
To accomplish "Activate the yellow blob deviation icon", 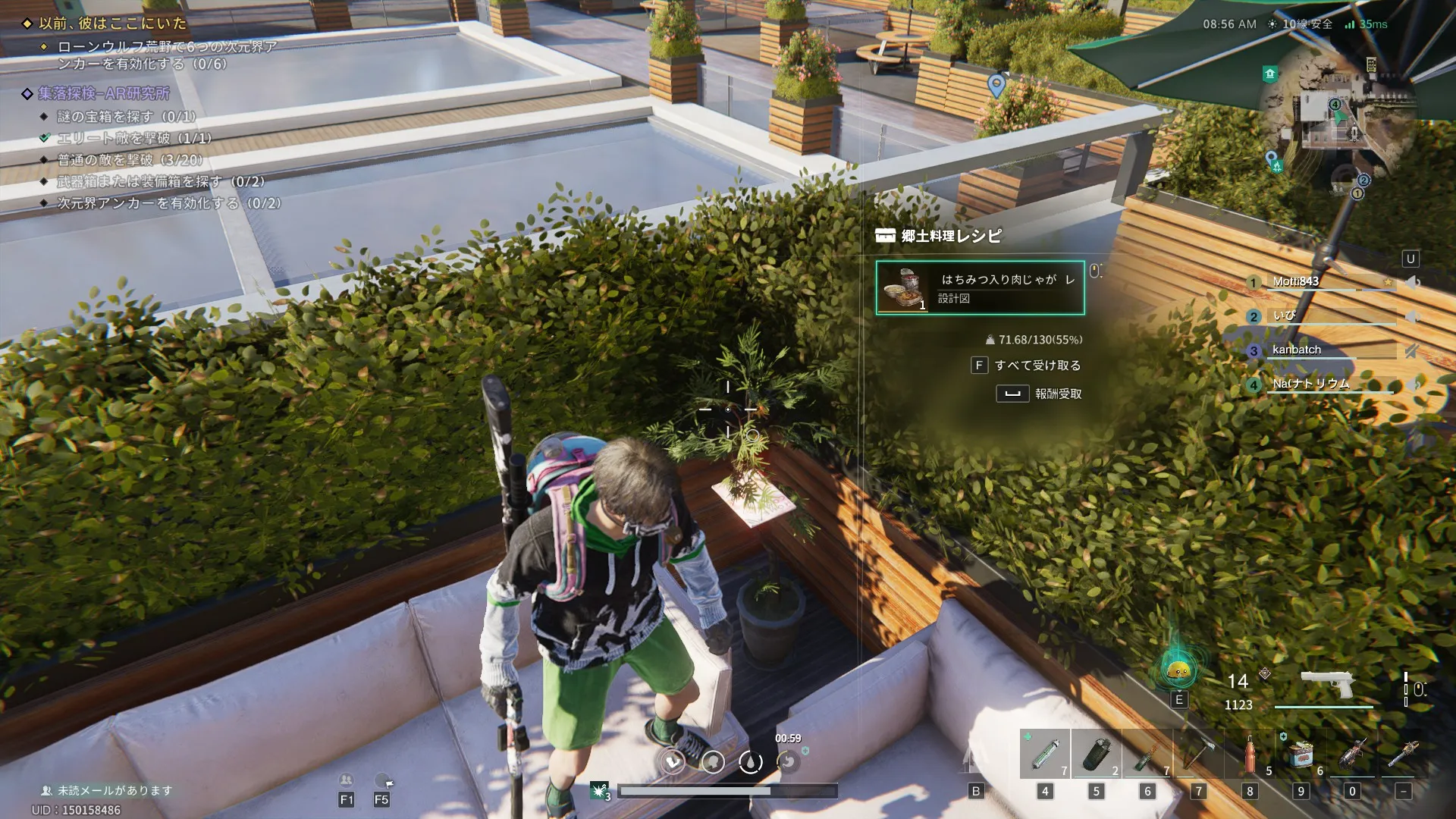I will [x=1178, y=670].
